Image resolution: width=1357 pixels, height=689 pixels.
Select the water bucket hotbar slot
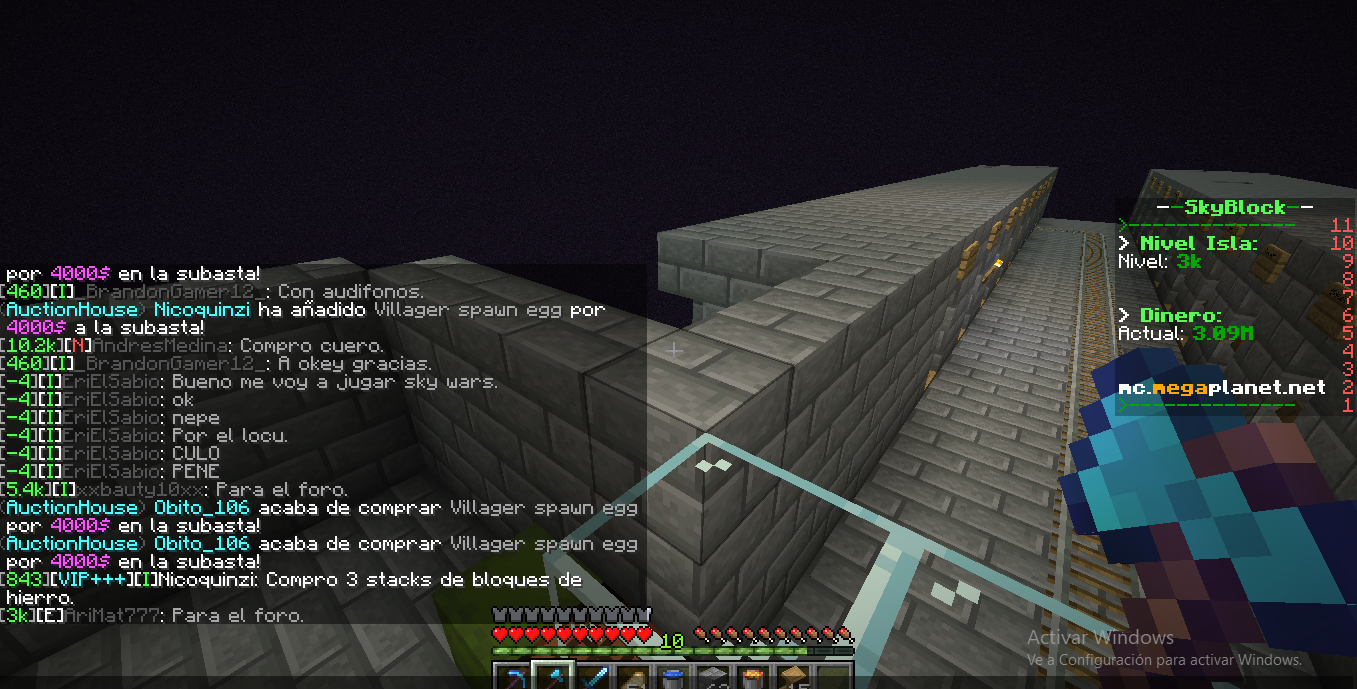click(673, 679)
